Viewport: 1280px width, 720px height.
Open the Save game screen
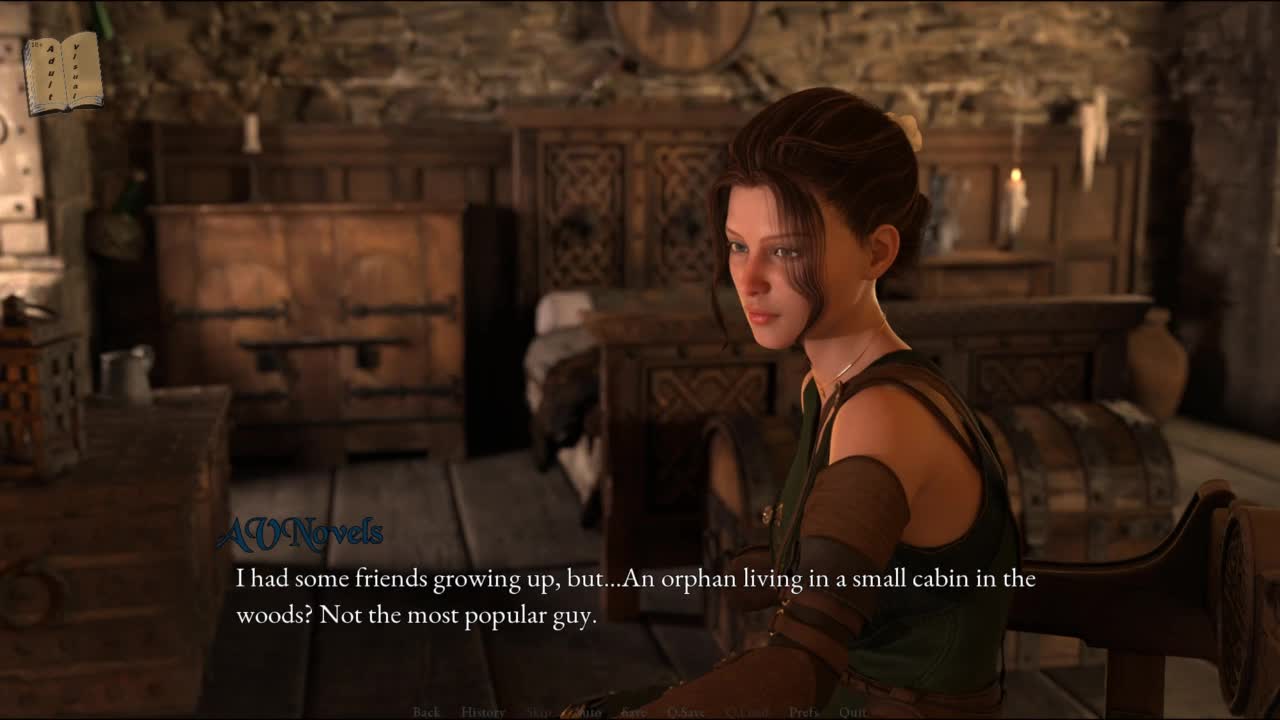pyautogui.click(x=633, y=712)
